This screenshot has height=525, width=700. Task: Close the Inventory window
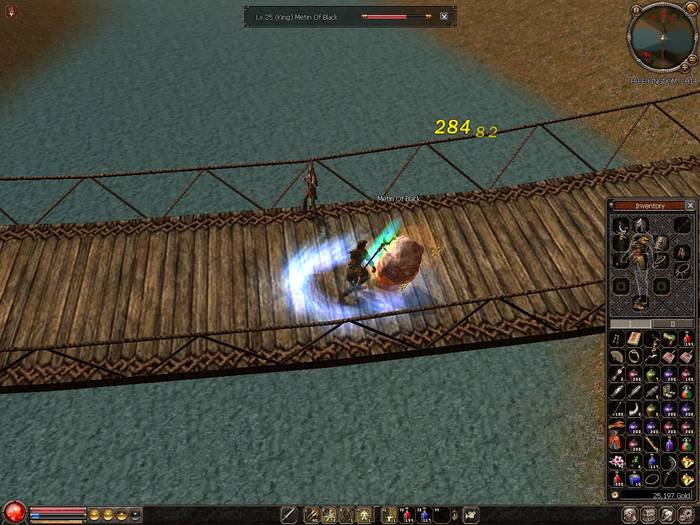(x=690, y=205)
